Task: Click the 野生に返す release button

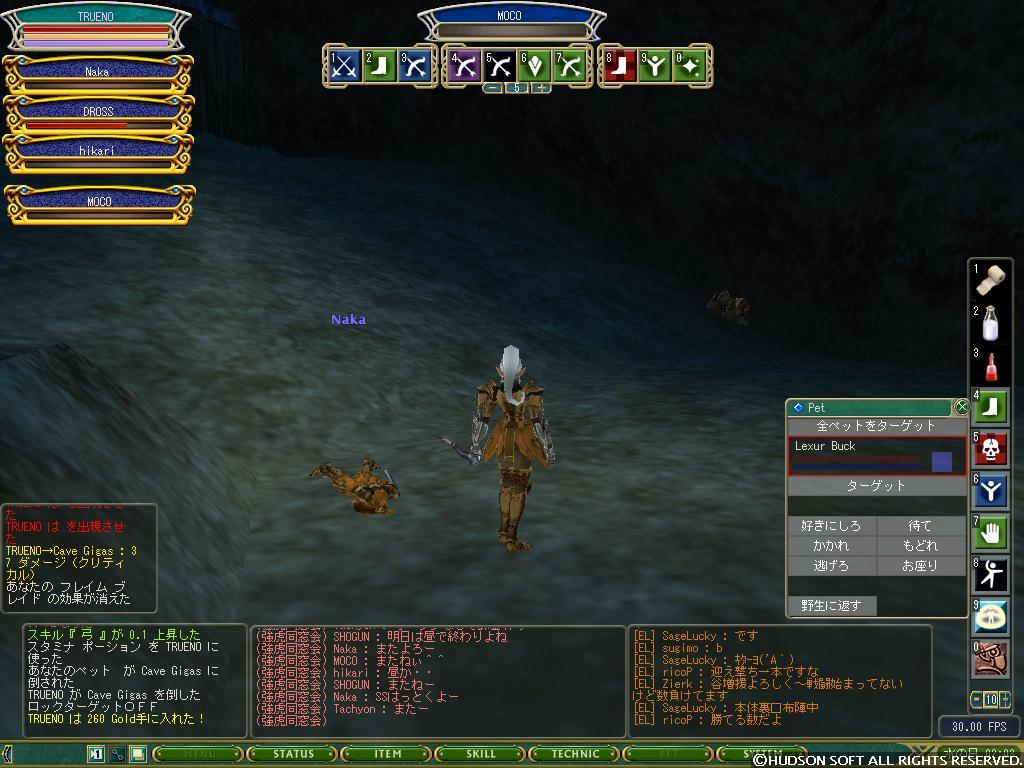Action: coord(831,606)
